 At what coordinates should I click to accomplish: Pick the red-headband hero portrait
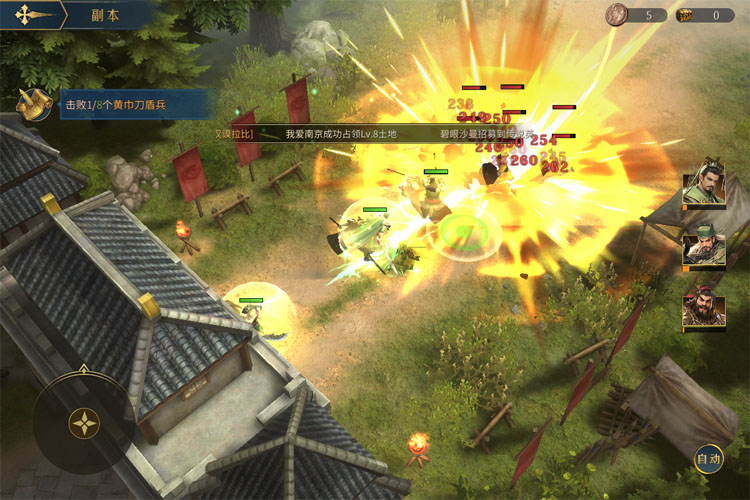click(x=703, y=310)
